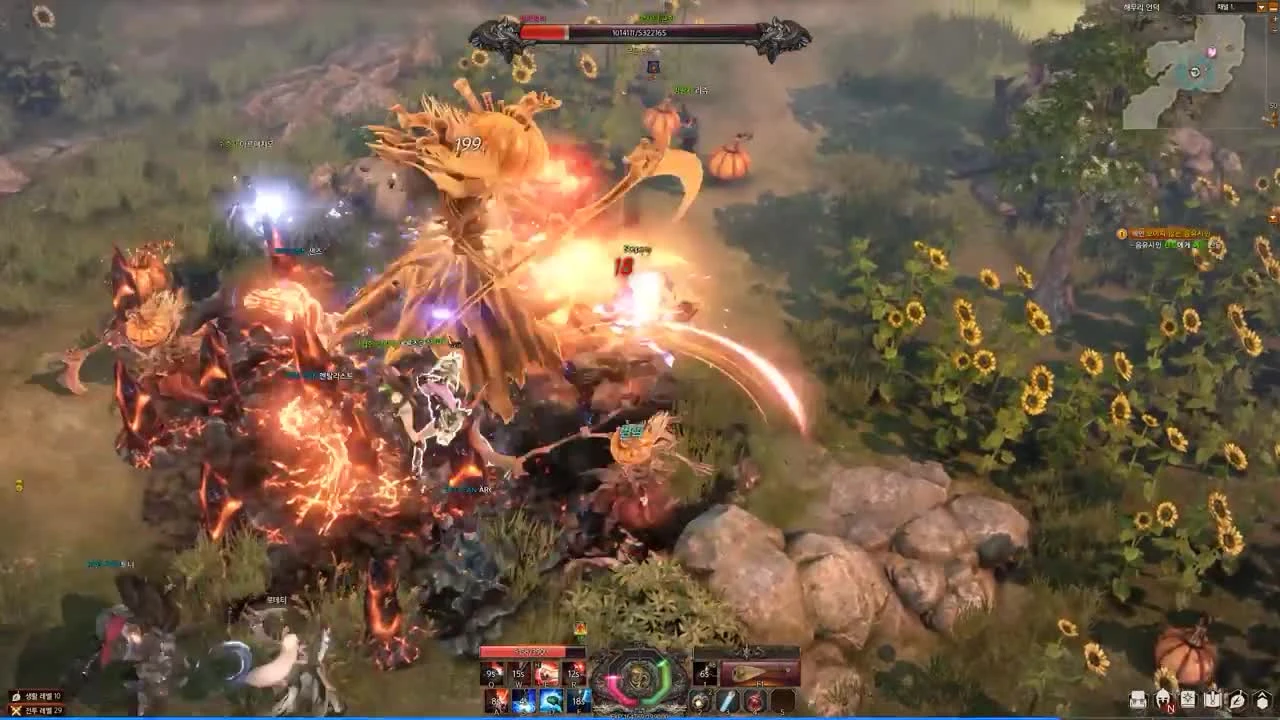Collapse the minimap with its menu toggle

(x=1274, y=8)
